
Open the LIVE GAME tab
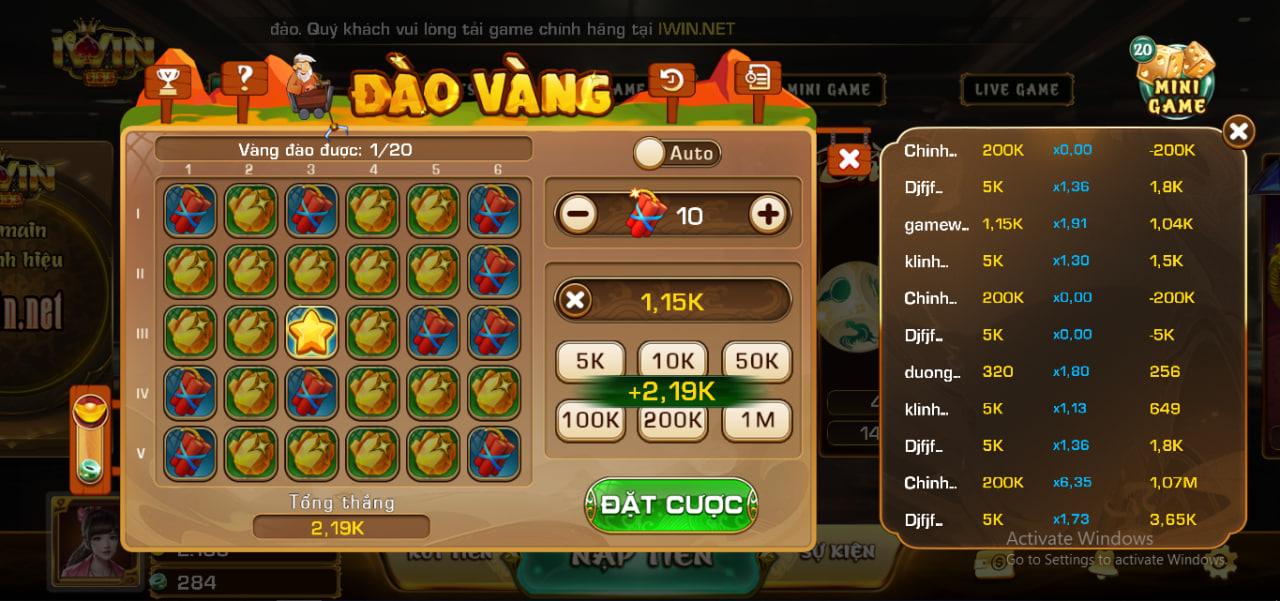click(x=1017, y=90)
